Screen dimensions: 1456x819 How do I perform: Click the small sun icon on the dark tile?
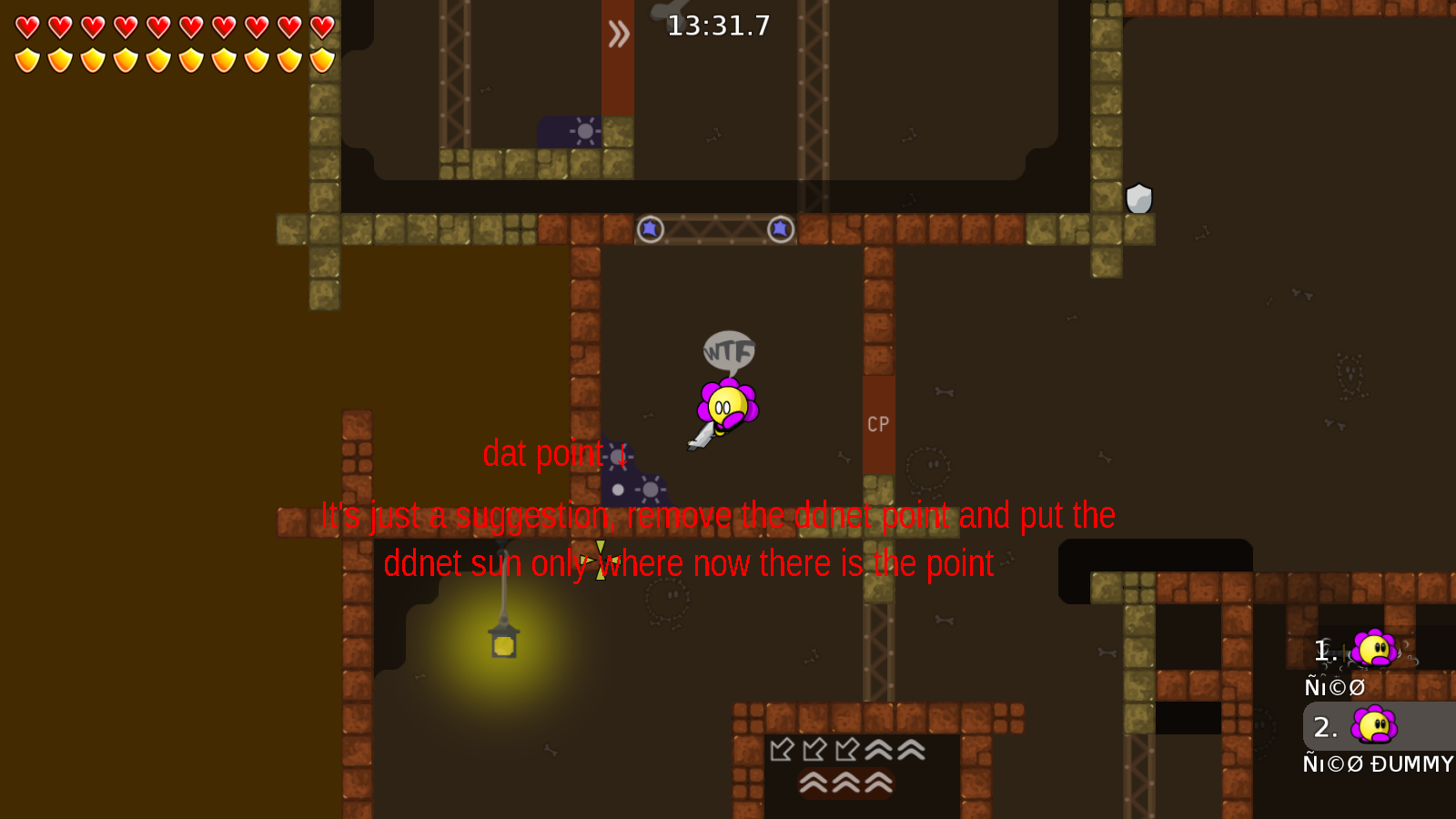point(586,131)
